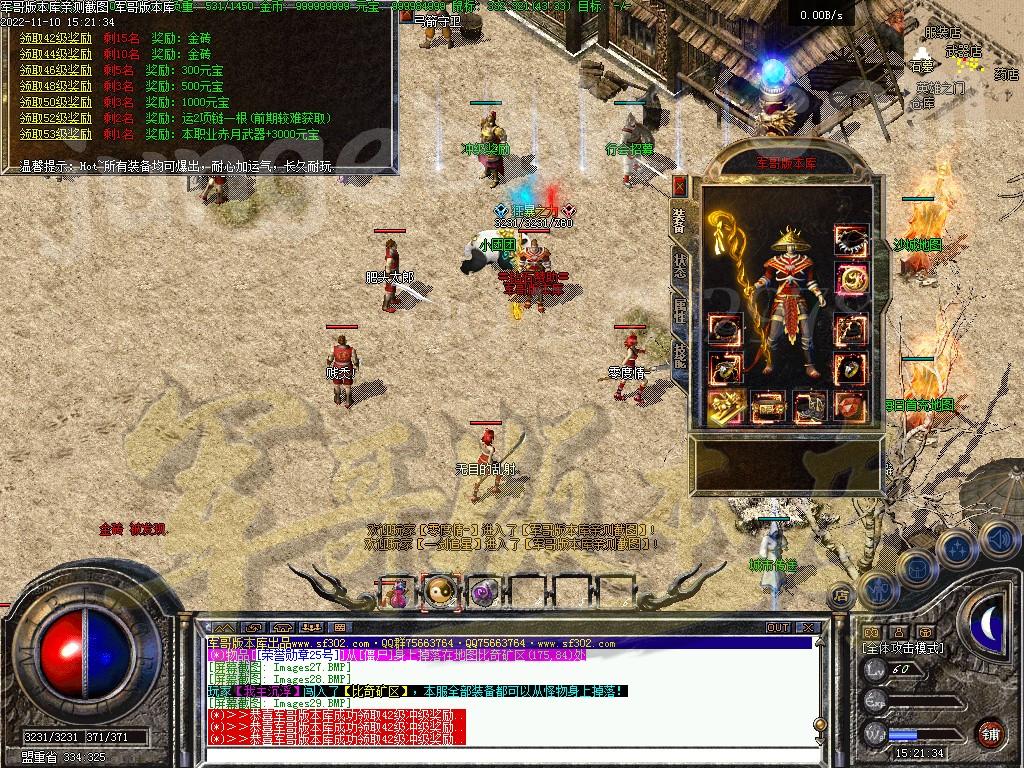Open the red 铺 stall button

[x=990, y=732]
